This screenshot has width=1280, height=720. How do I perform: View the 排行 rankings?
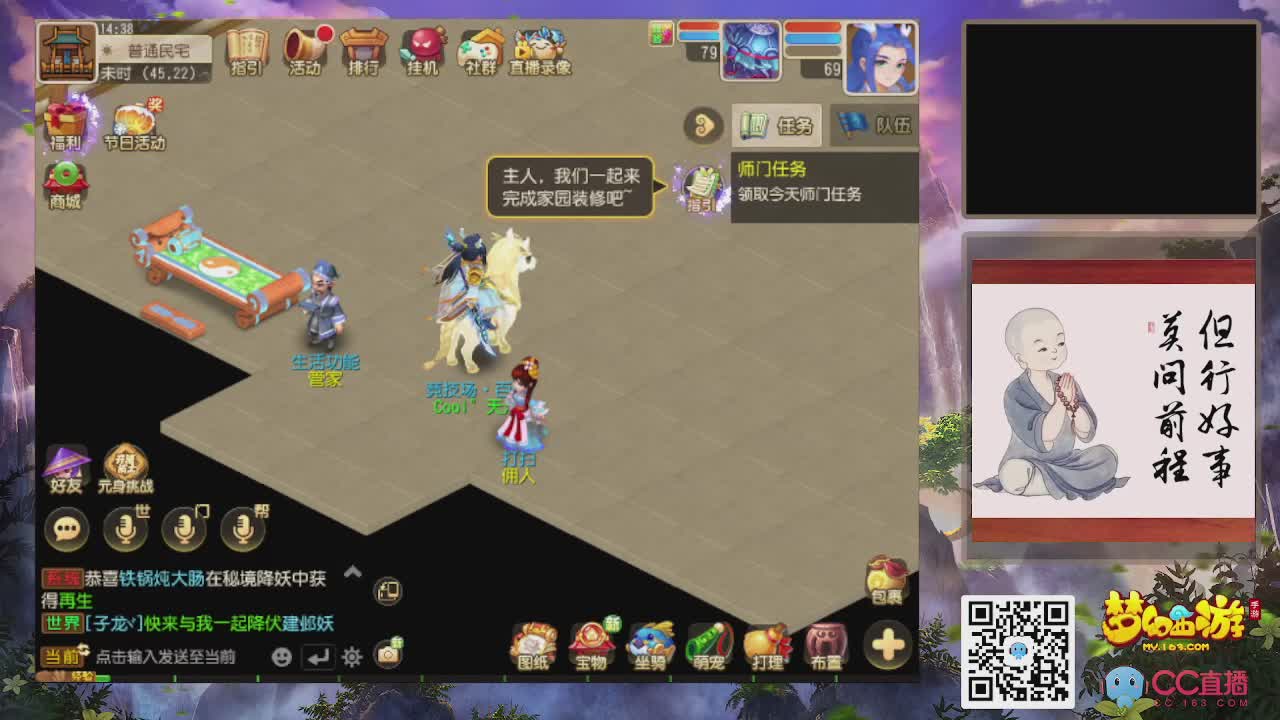363,47
